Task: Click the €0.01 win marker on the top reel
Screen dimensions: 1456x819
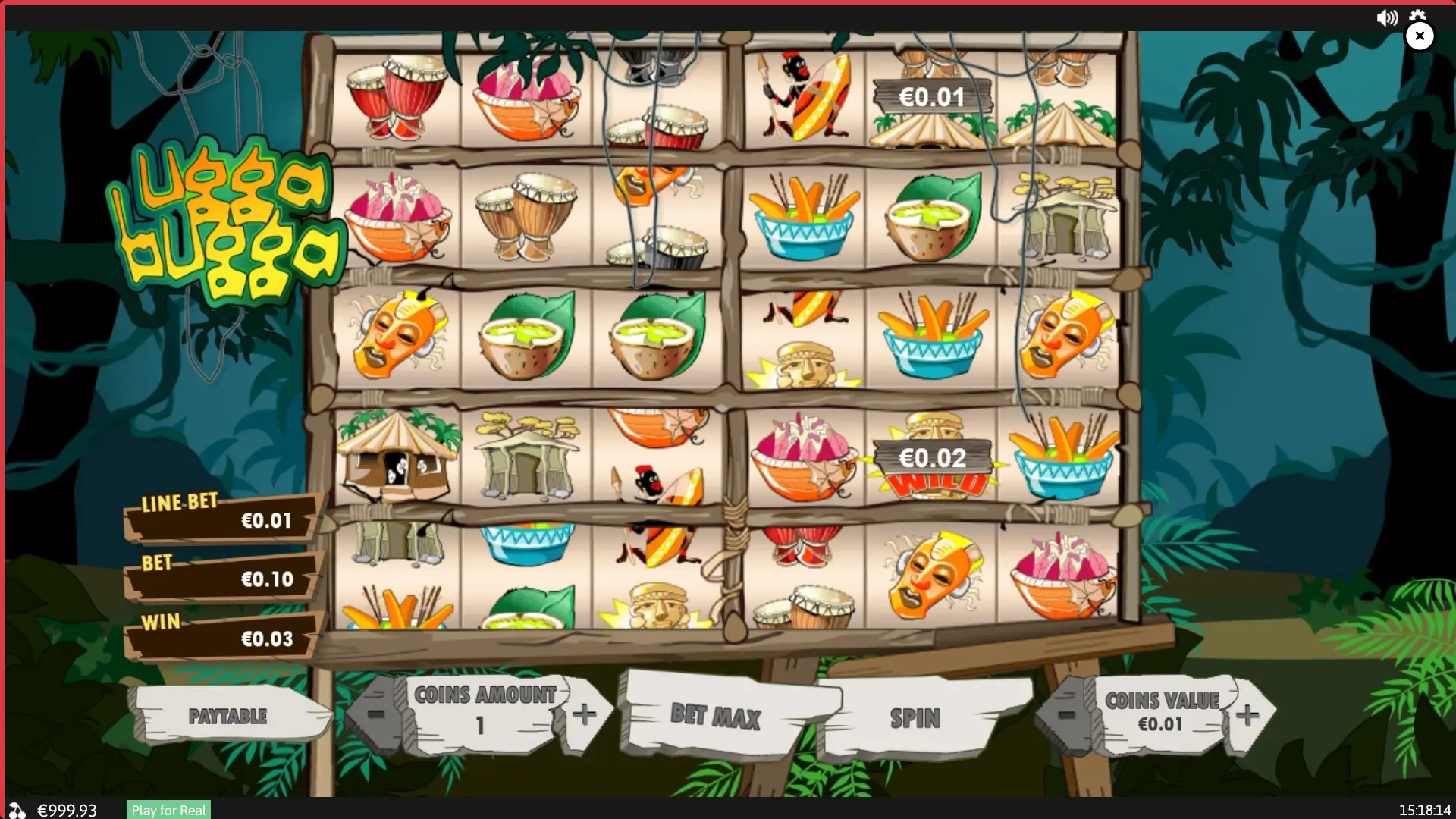Action: (933, 97)
